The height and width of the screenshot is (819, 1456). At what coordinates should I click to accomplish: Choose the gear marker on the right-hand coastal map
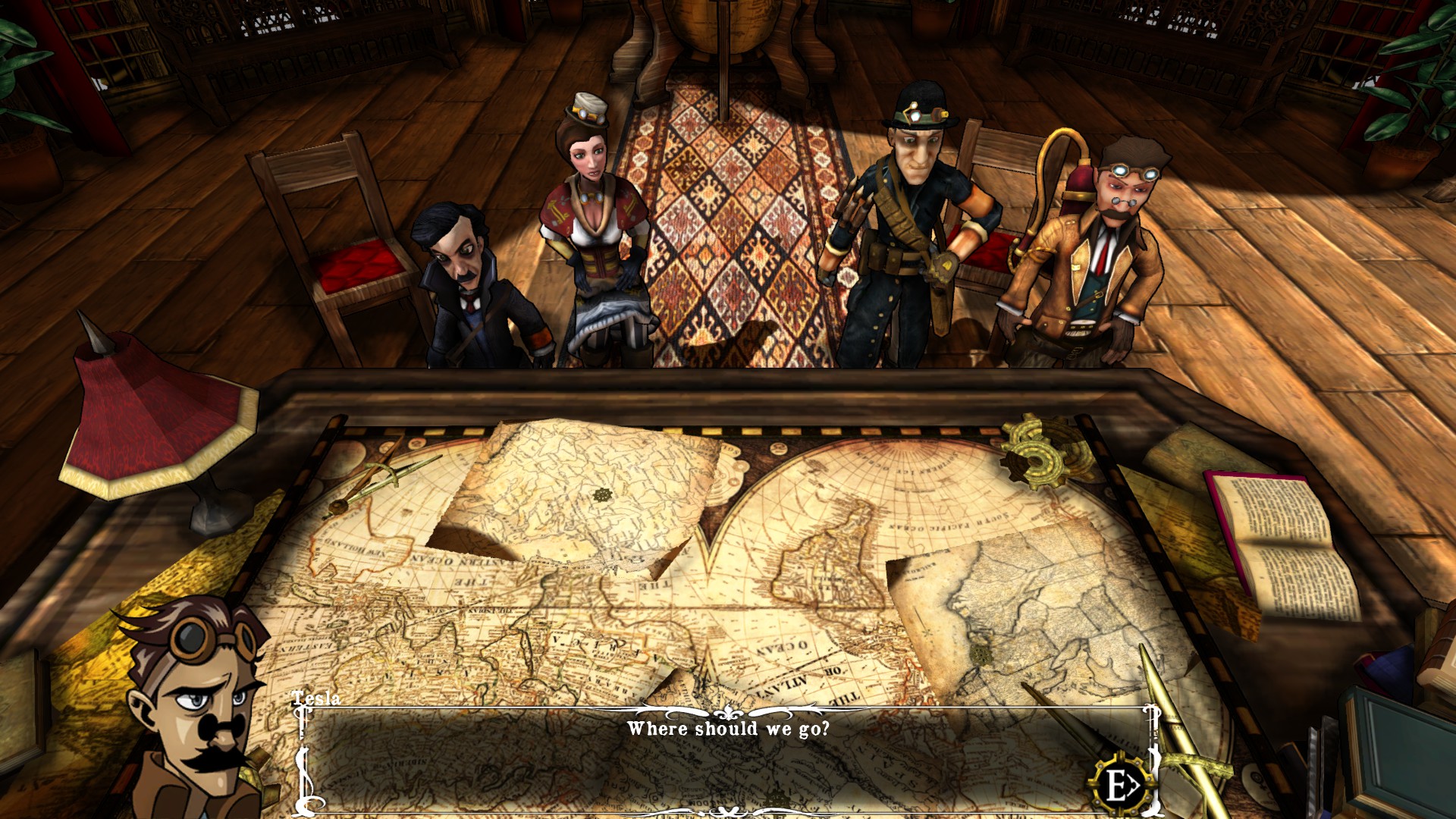[981, 654]
